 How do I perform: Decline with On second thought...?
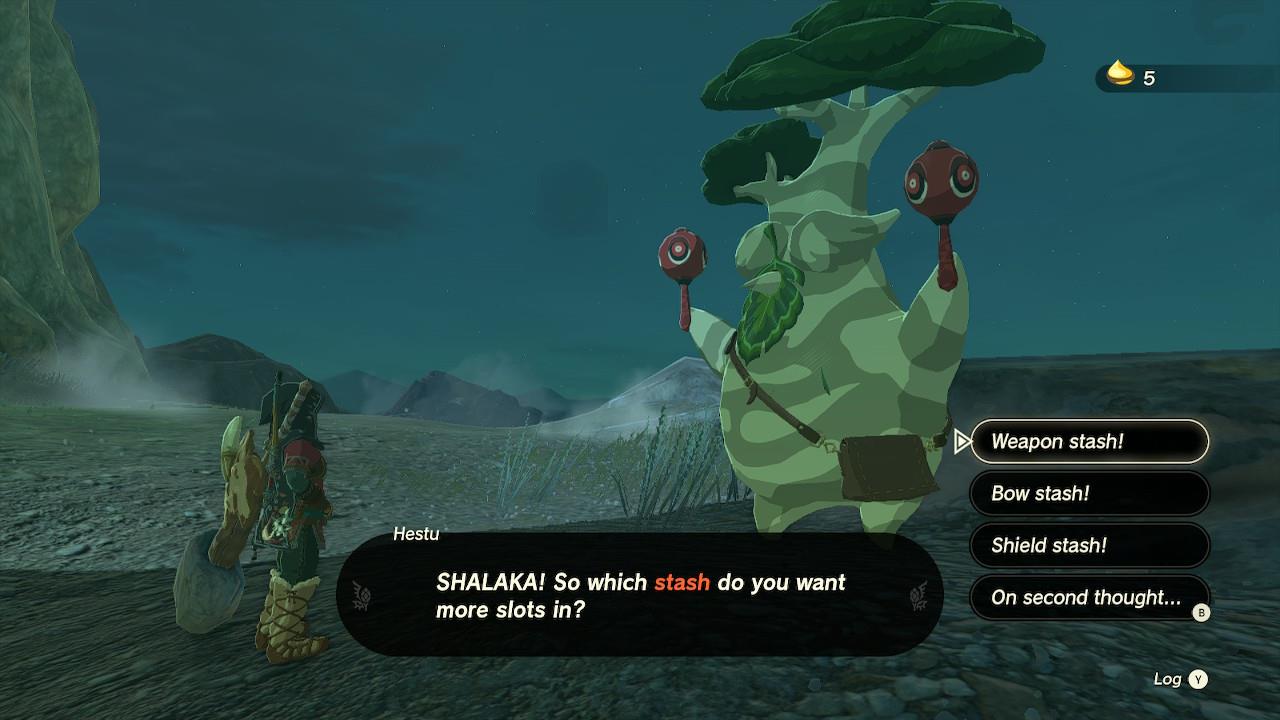point(1089,597)
